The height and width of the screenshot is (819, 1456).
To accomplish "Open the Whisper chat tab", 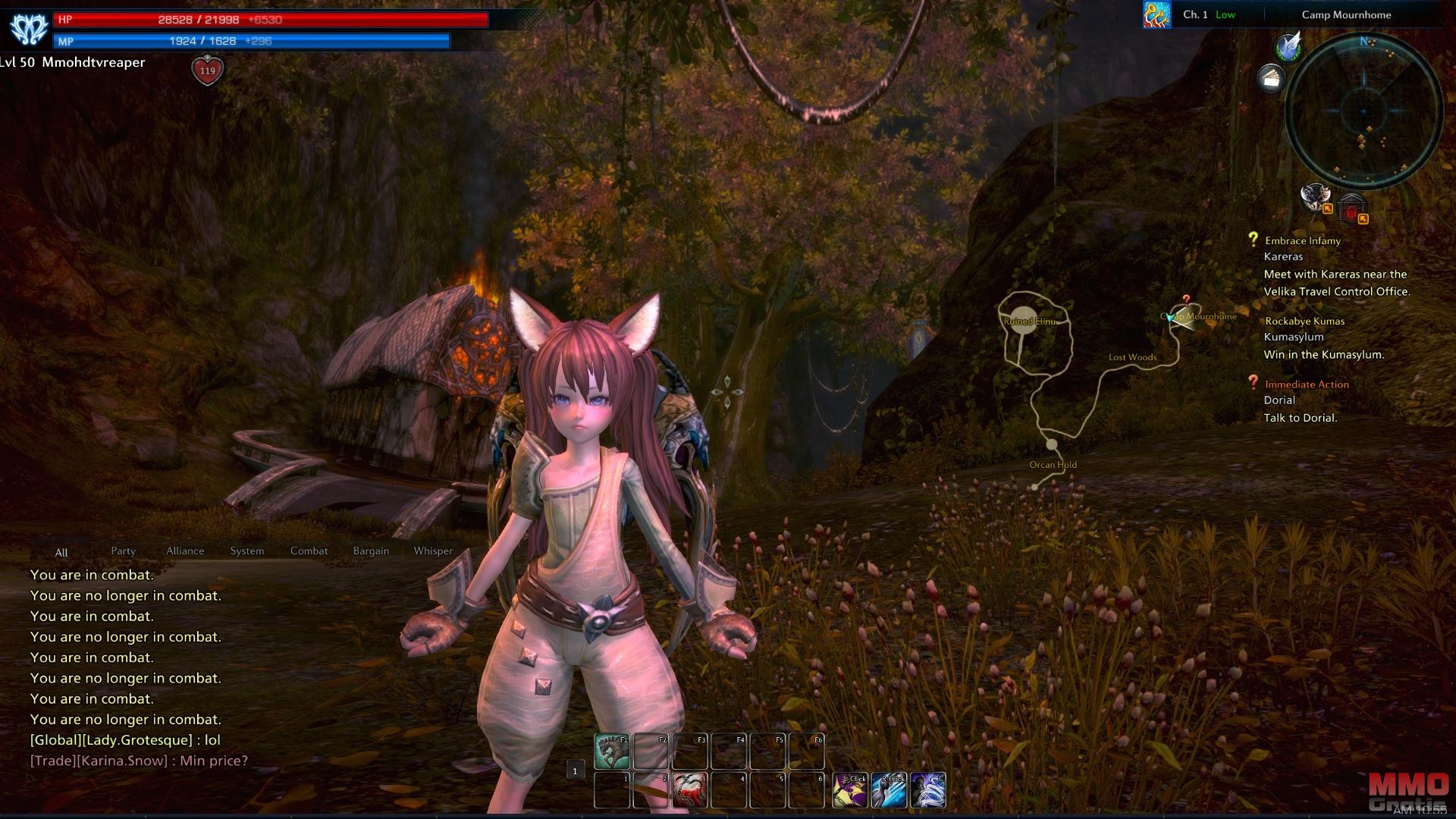I will pos(433,551).
